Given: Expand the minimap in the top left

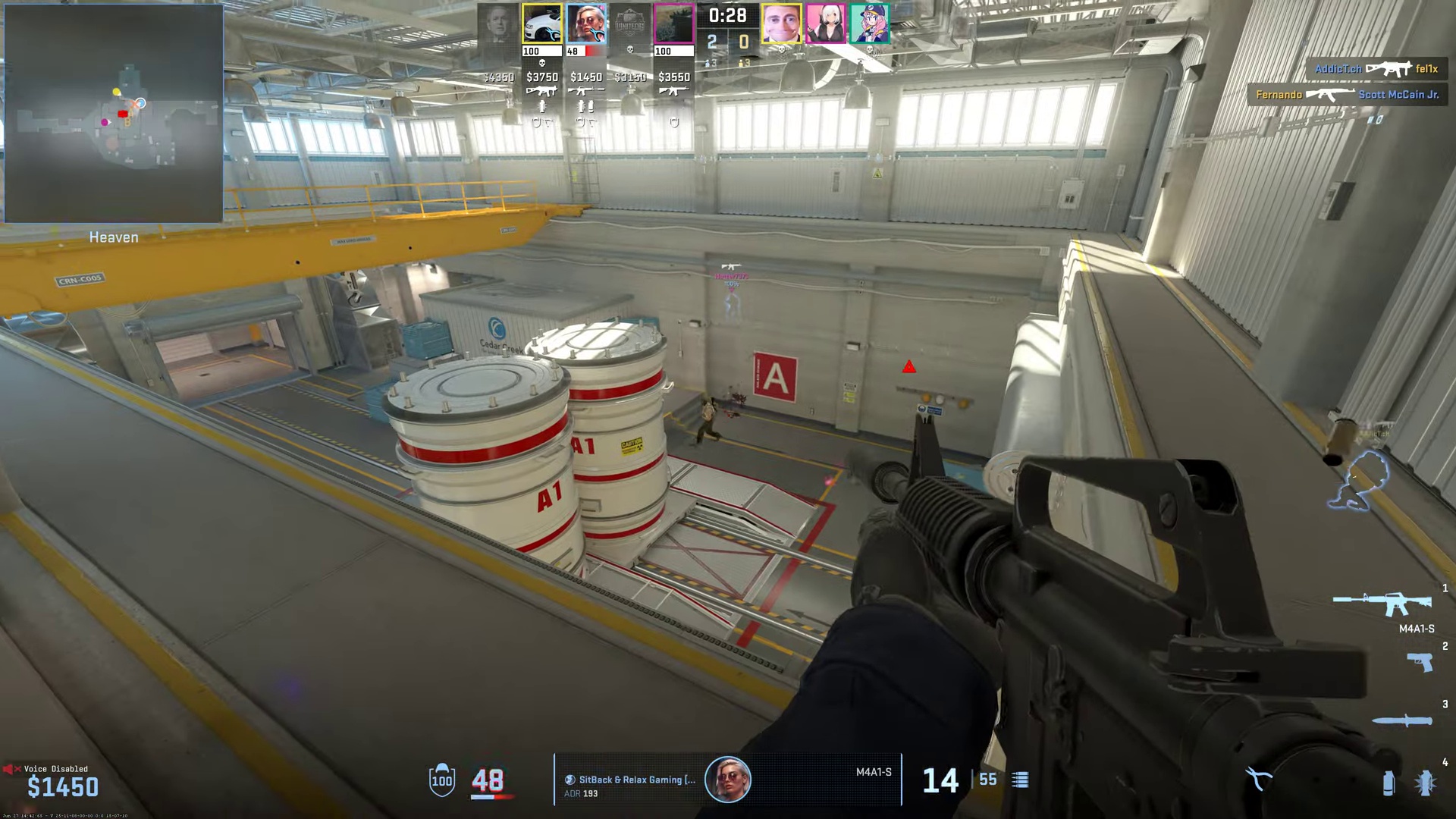Looking at the screenshot, I should [x=112, y=112].
